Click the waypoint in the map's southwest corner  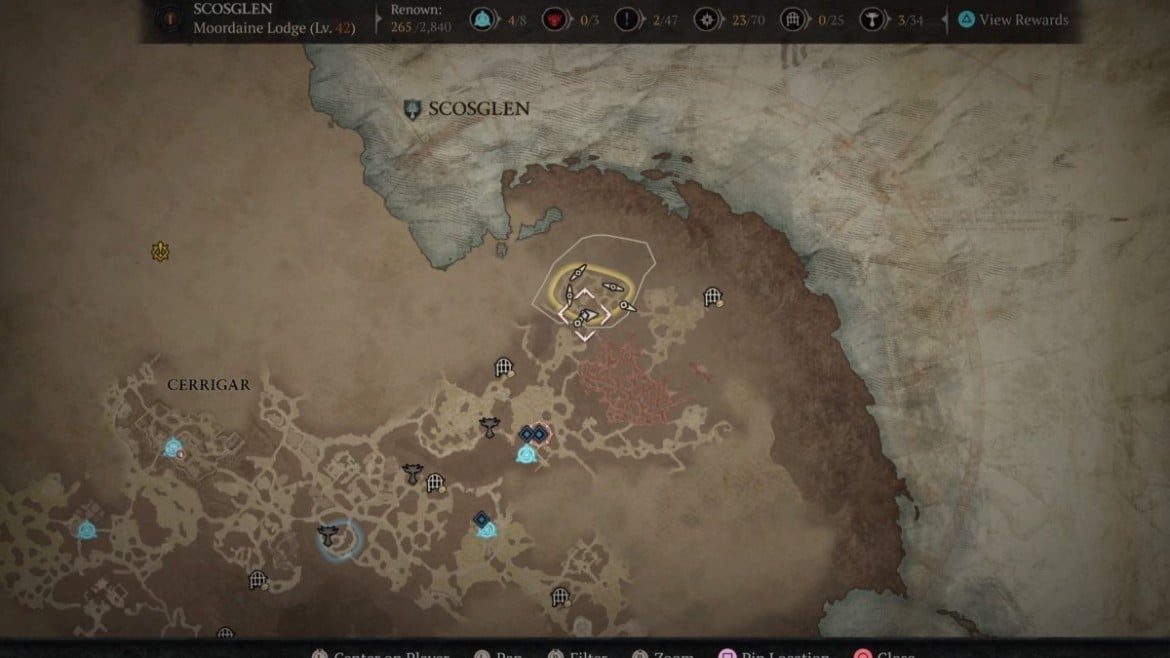tap(86, 529)
